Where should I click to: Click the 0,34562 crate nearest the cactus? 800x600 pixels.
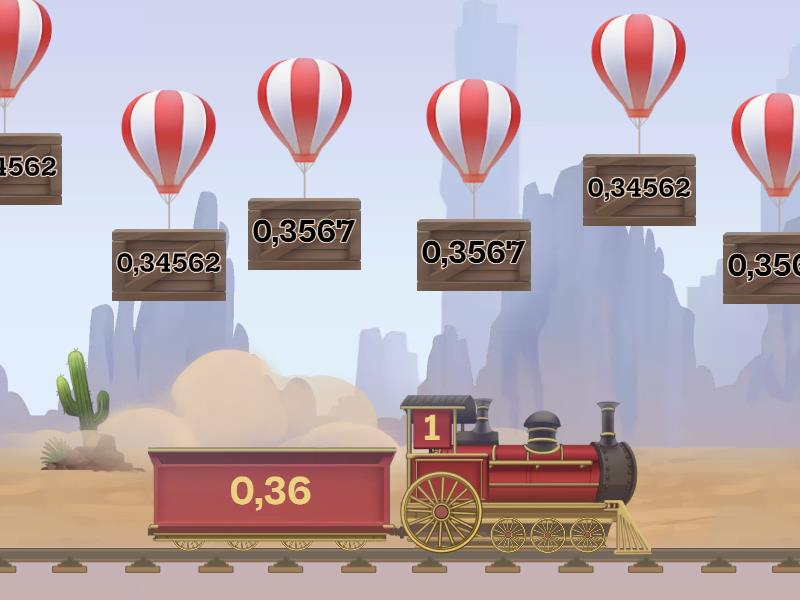169,264
